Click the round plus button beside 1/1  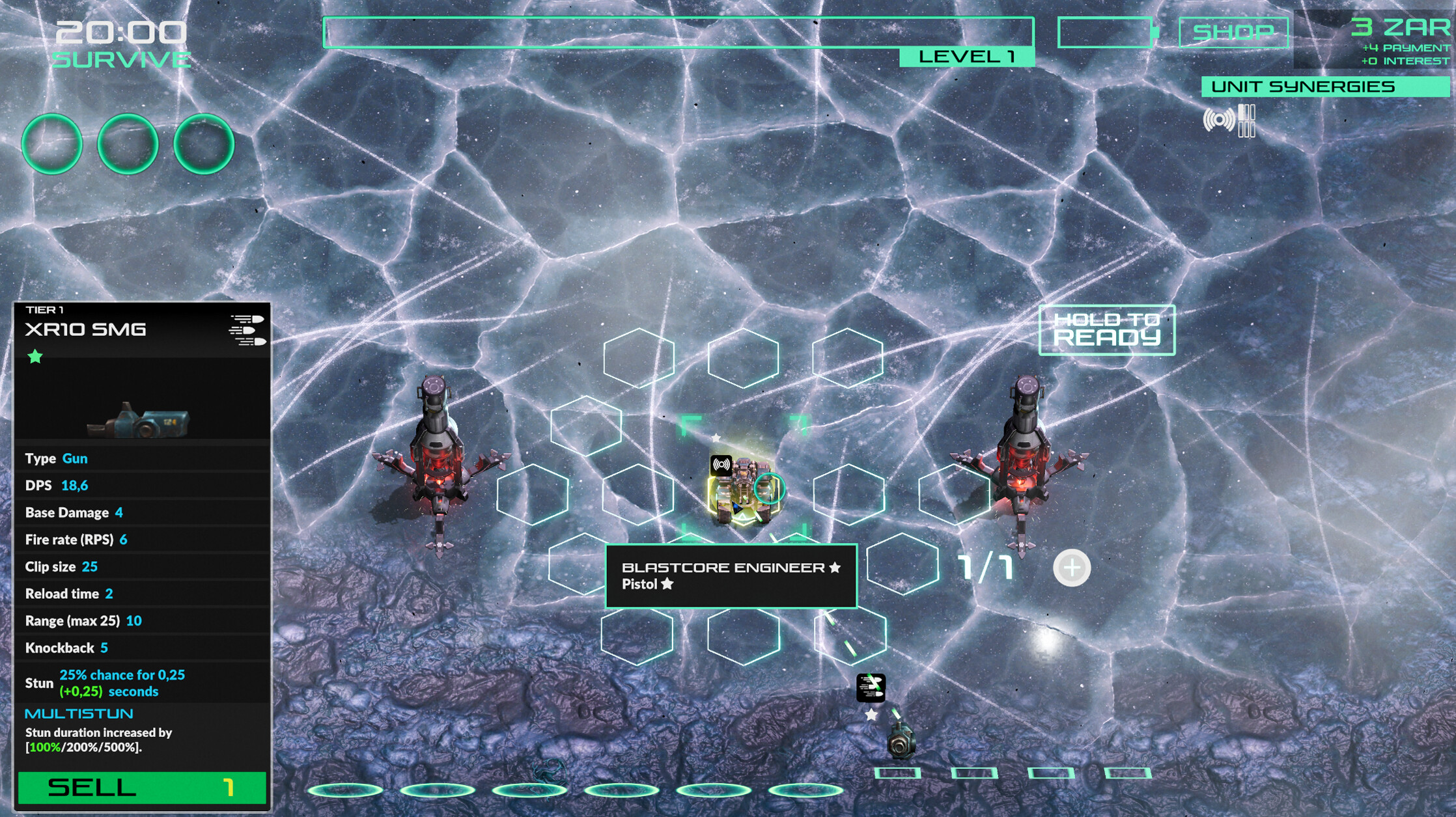coord(1071,568)
